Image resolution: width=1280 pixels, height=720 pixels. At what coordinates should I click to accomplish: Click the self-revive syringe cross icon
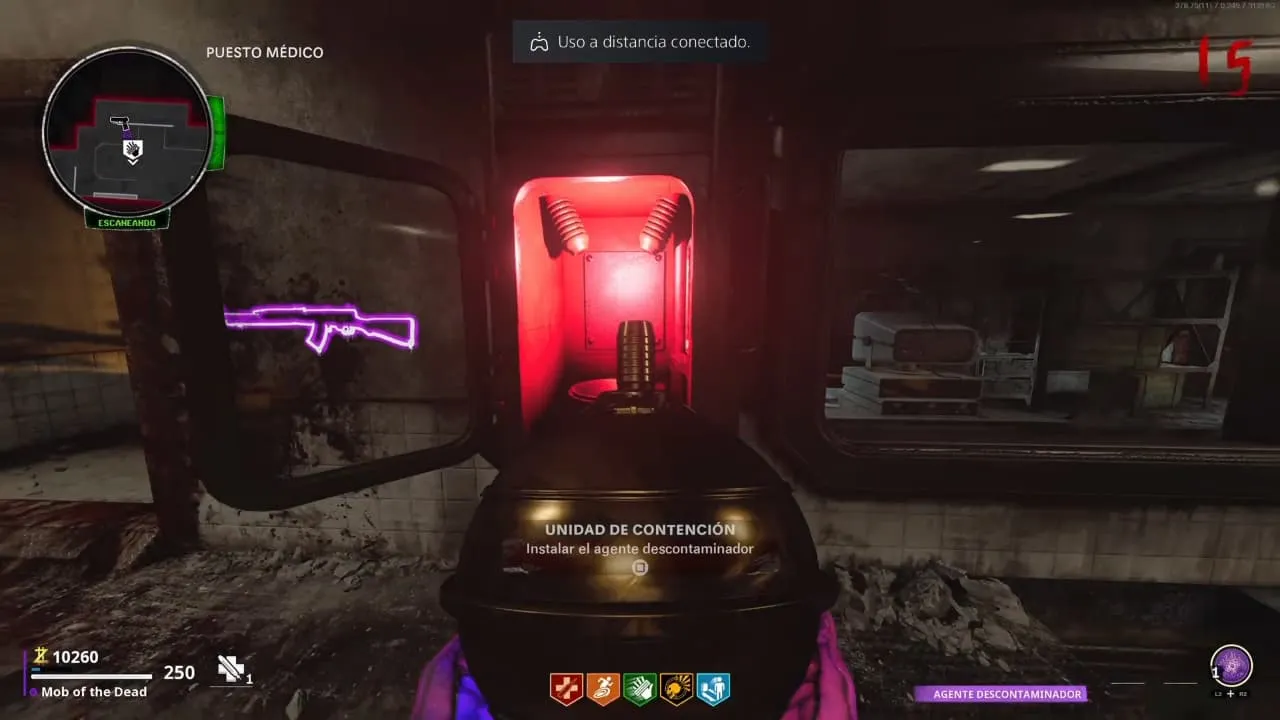pos(231,669)
